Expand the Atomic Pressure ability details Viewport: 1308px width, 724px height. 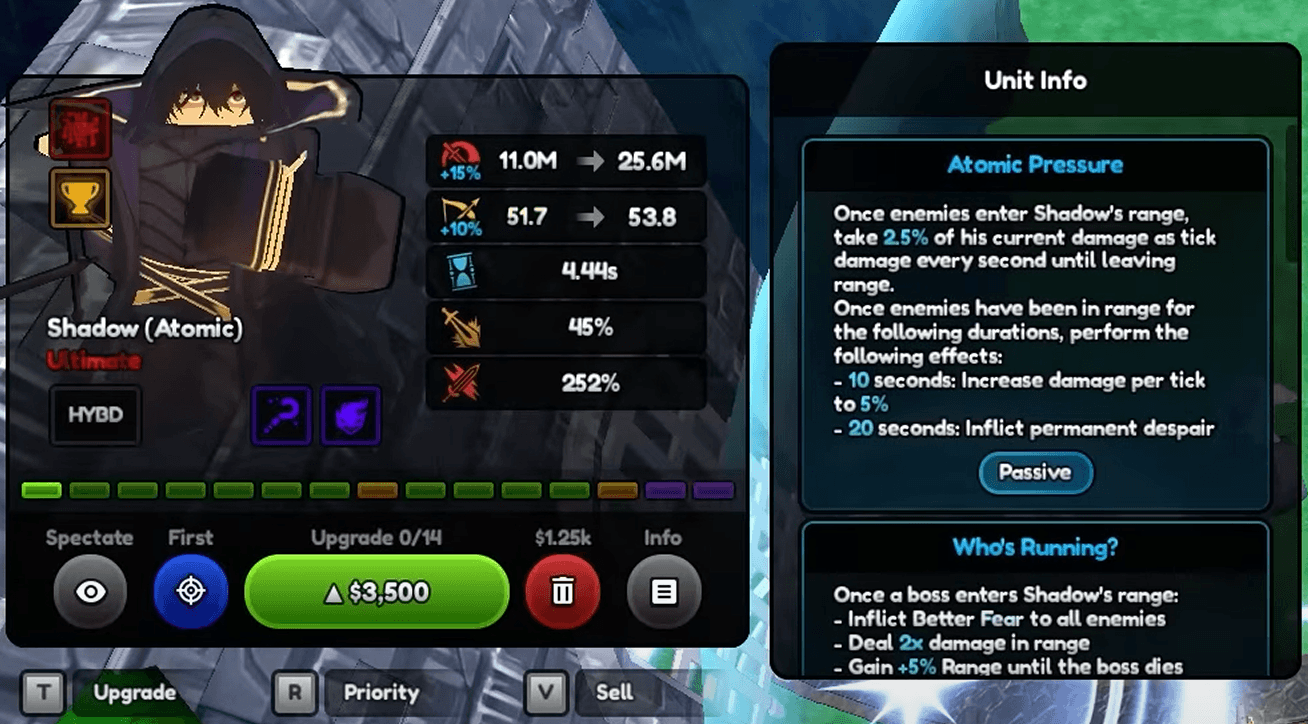tap(1035, 165)
